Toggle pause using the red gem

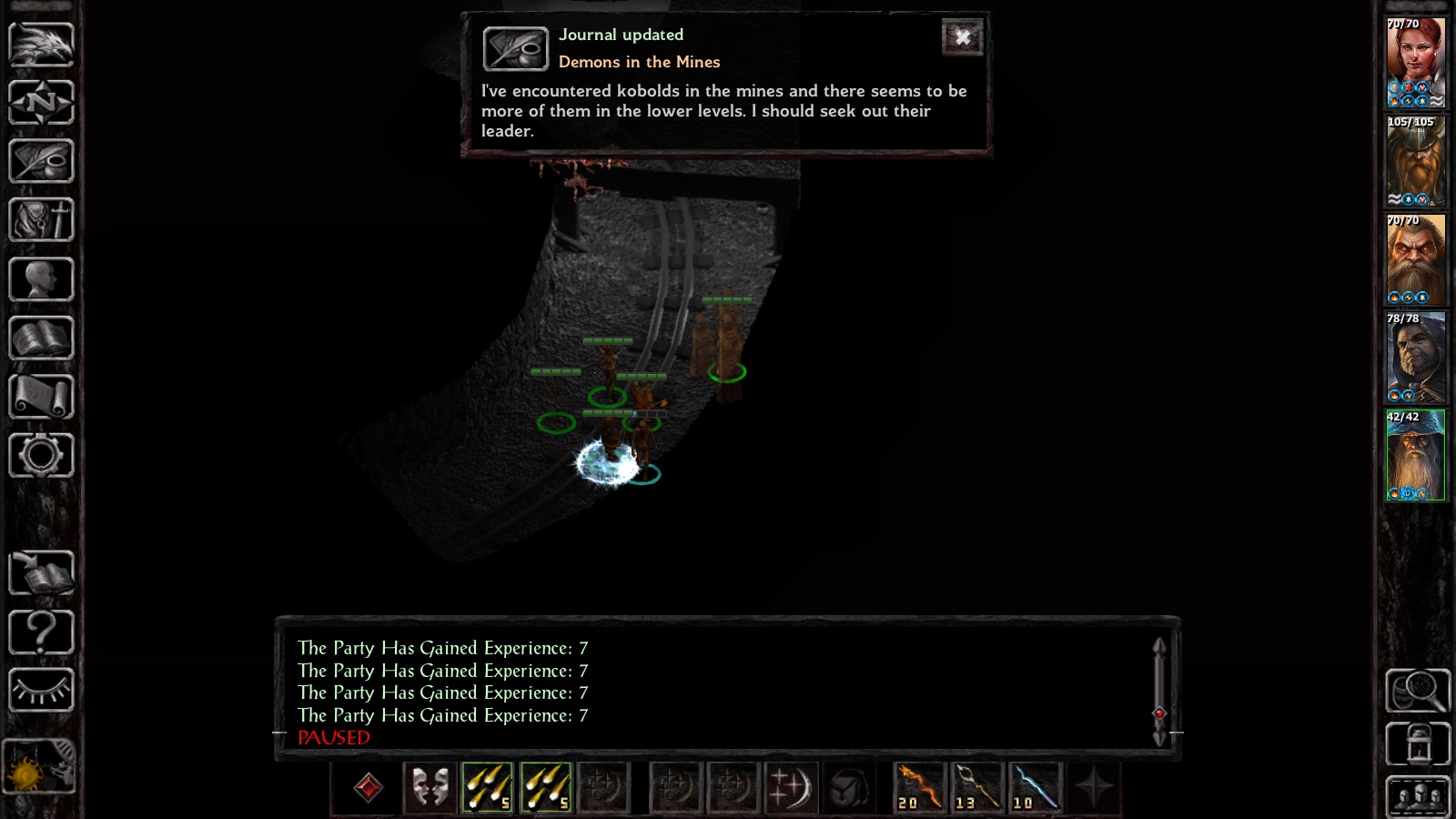[369, 788]
